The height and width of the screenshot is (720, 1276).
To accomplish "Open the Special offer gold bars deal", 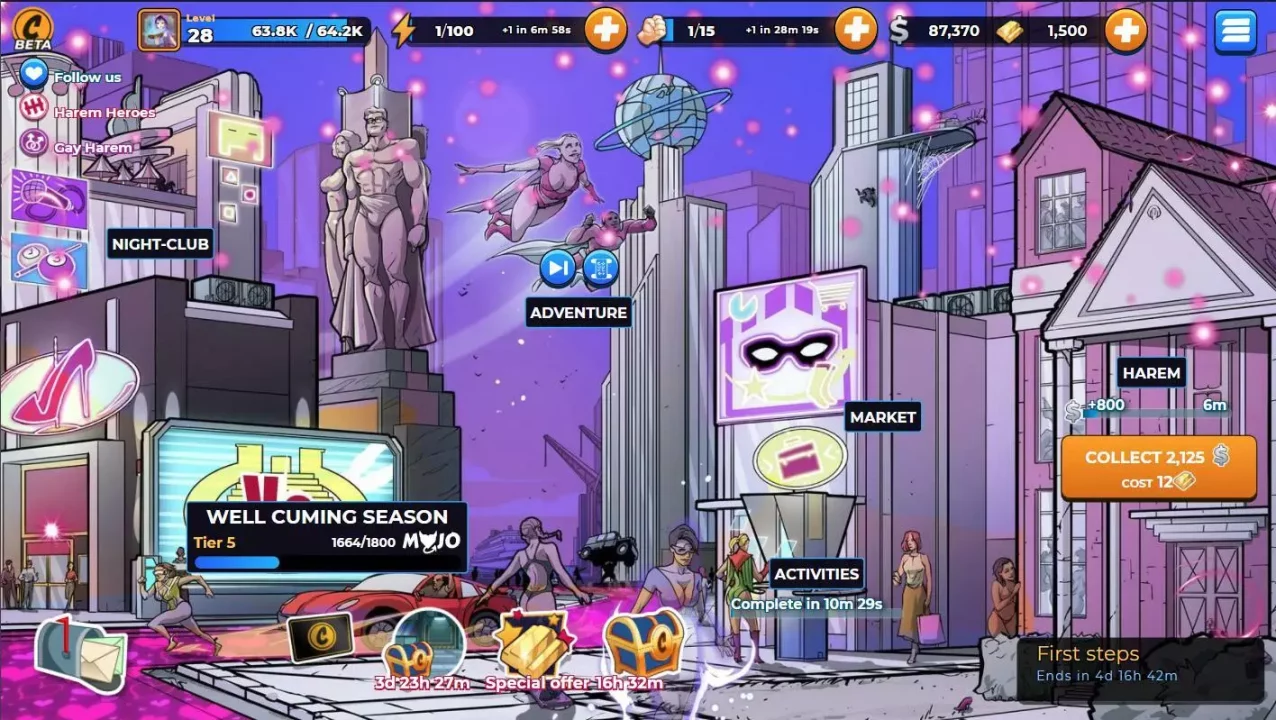I will [534, 647].
